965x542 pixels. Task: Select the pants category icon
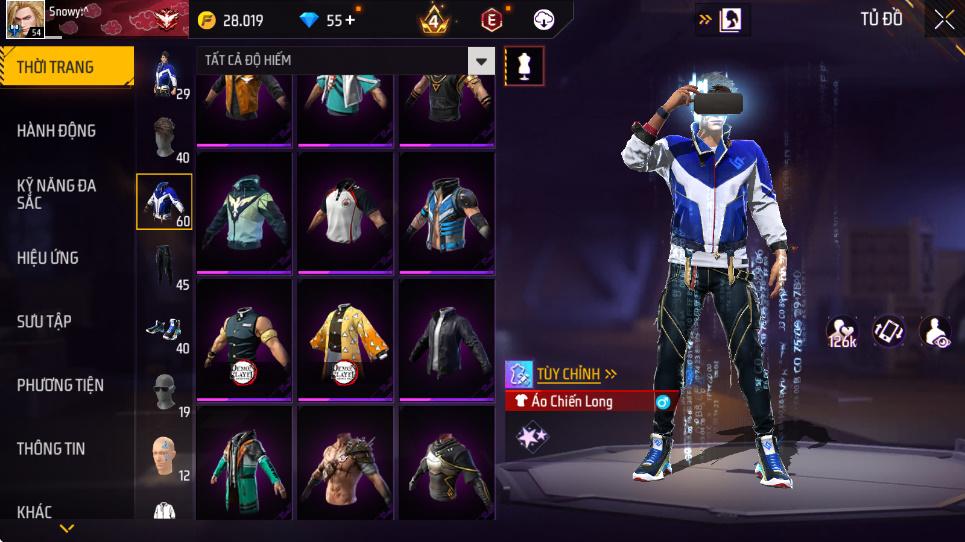[163, 267]
